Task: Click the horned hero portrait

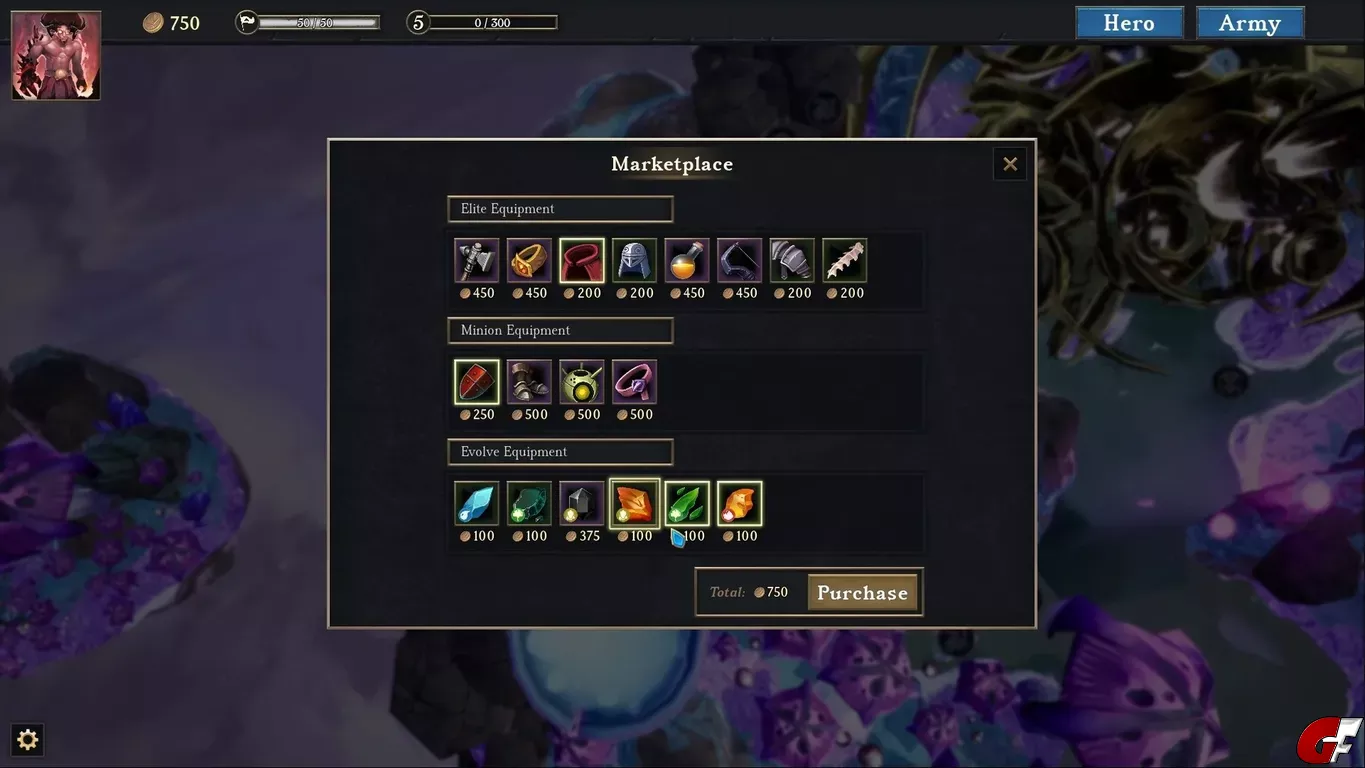Action: [56, 56]
